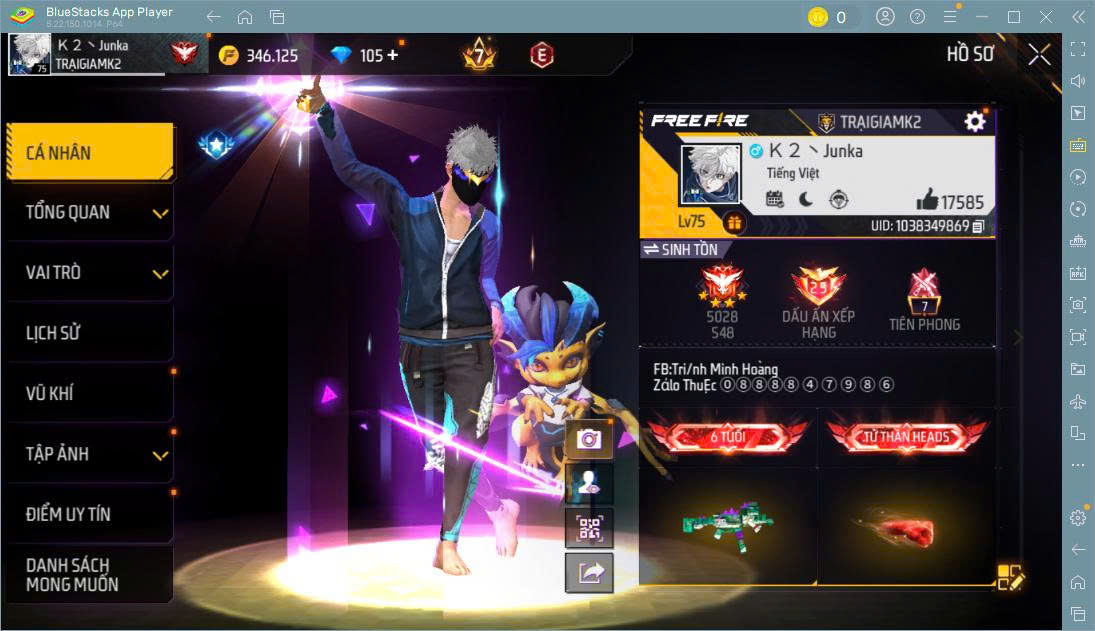Open the ĐIỂM UY TÍN tab
This screenshot has height=631, width=1095.
pos(89,514)
